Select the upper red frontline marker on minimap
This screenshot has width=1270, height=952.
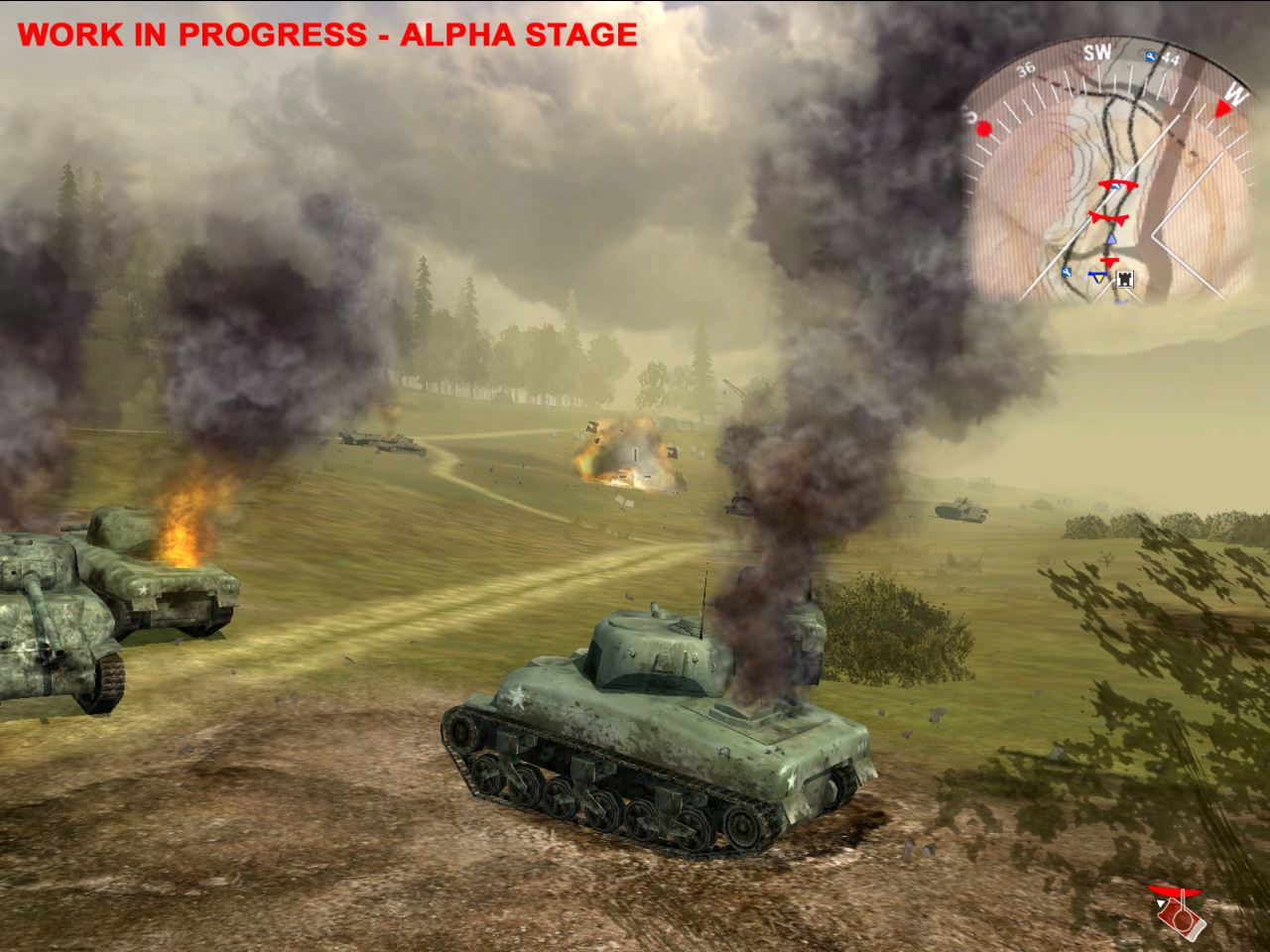[x=1120, y=184]
